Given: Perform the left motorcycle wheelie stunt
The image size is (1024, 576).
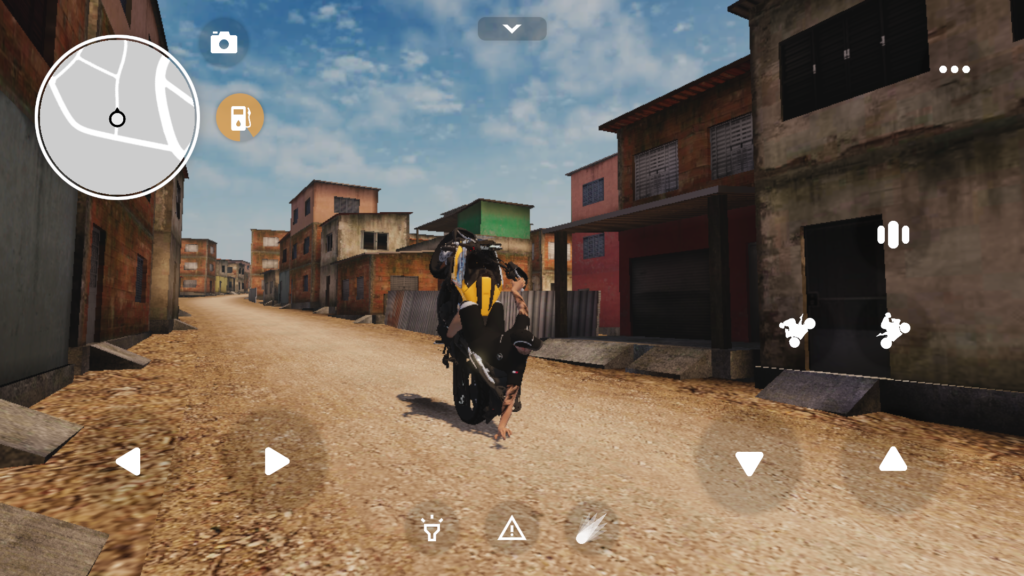Looking at the screenshot, I should point(798,330).
